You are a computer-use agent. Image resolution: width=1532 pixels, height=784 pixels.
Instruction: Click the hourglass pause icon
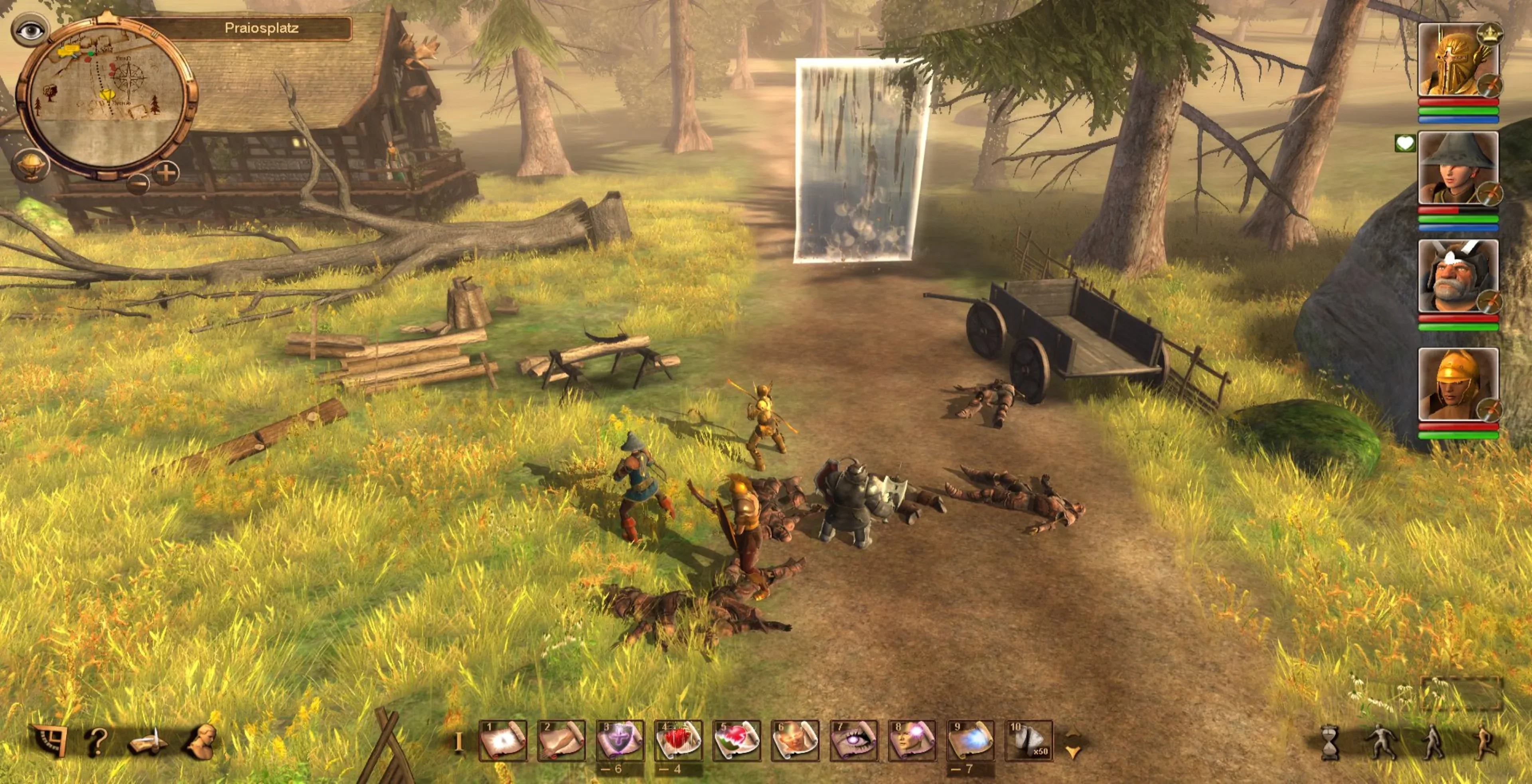click(1330, 743)
